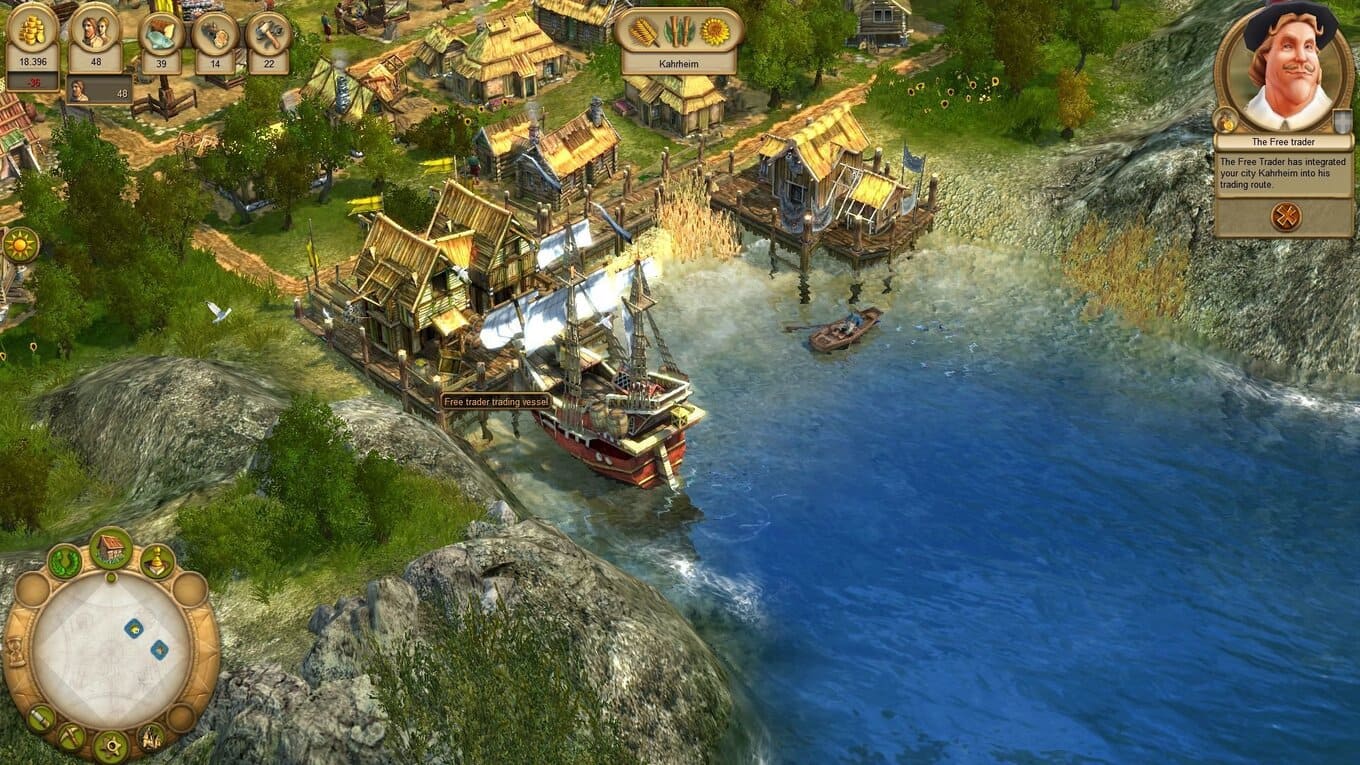Dismiss the Free Trader message
Viewport: 1360px width, 765px height.
[x=1285, y=216]
